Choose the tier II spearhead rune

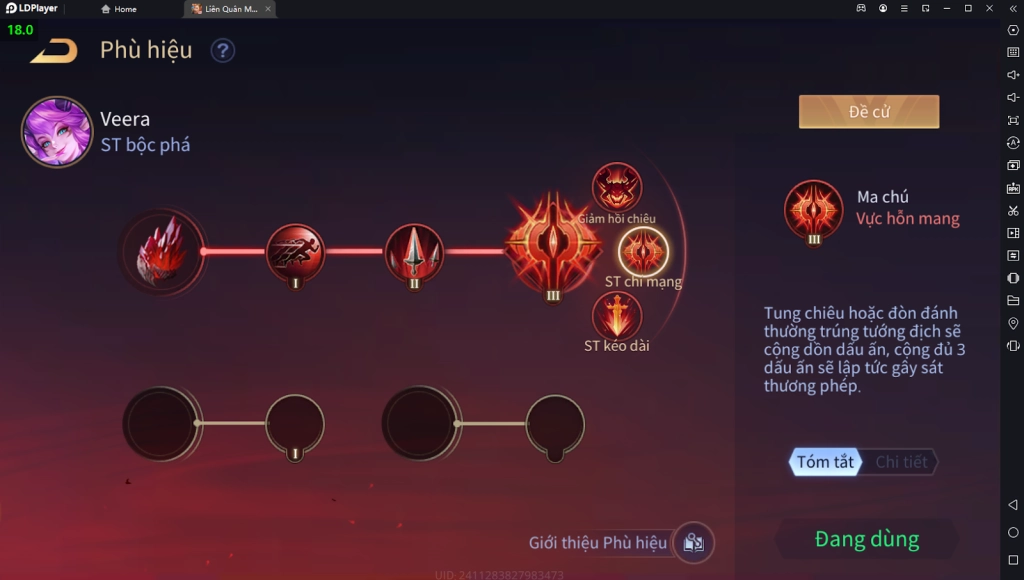pos(415,252)
